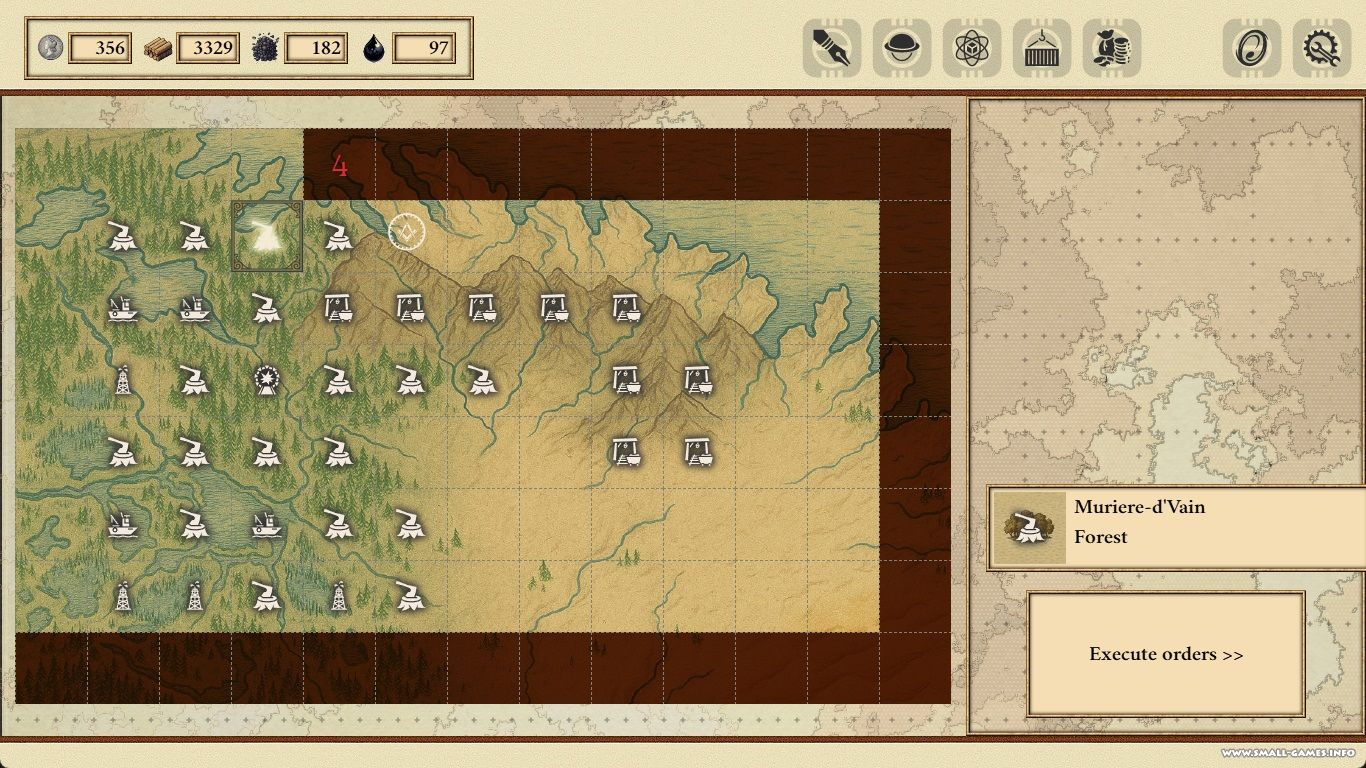Open the military helmet menu
The image size is (1366, 768).
coord(902,48)
